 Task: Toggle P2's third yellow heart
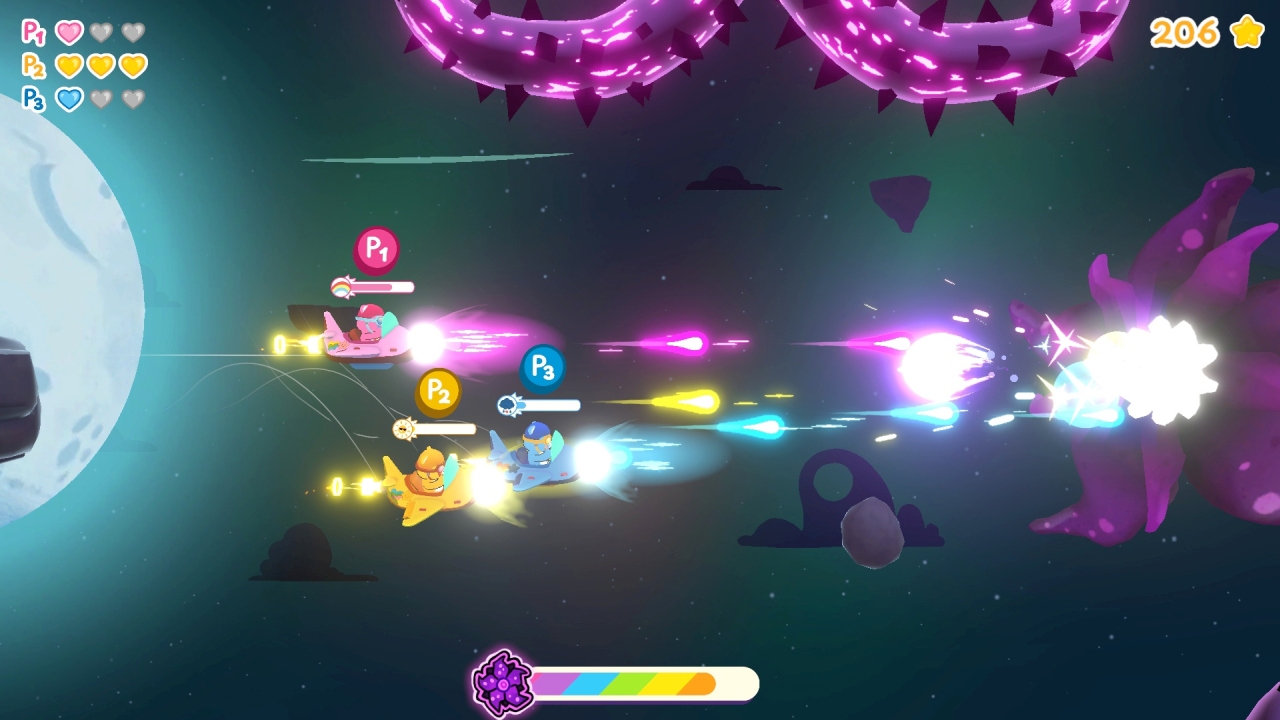point(133,64)
